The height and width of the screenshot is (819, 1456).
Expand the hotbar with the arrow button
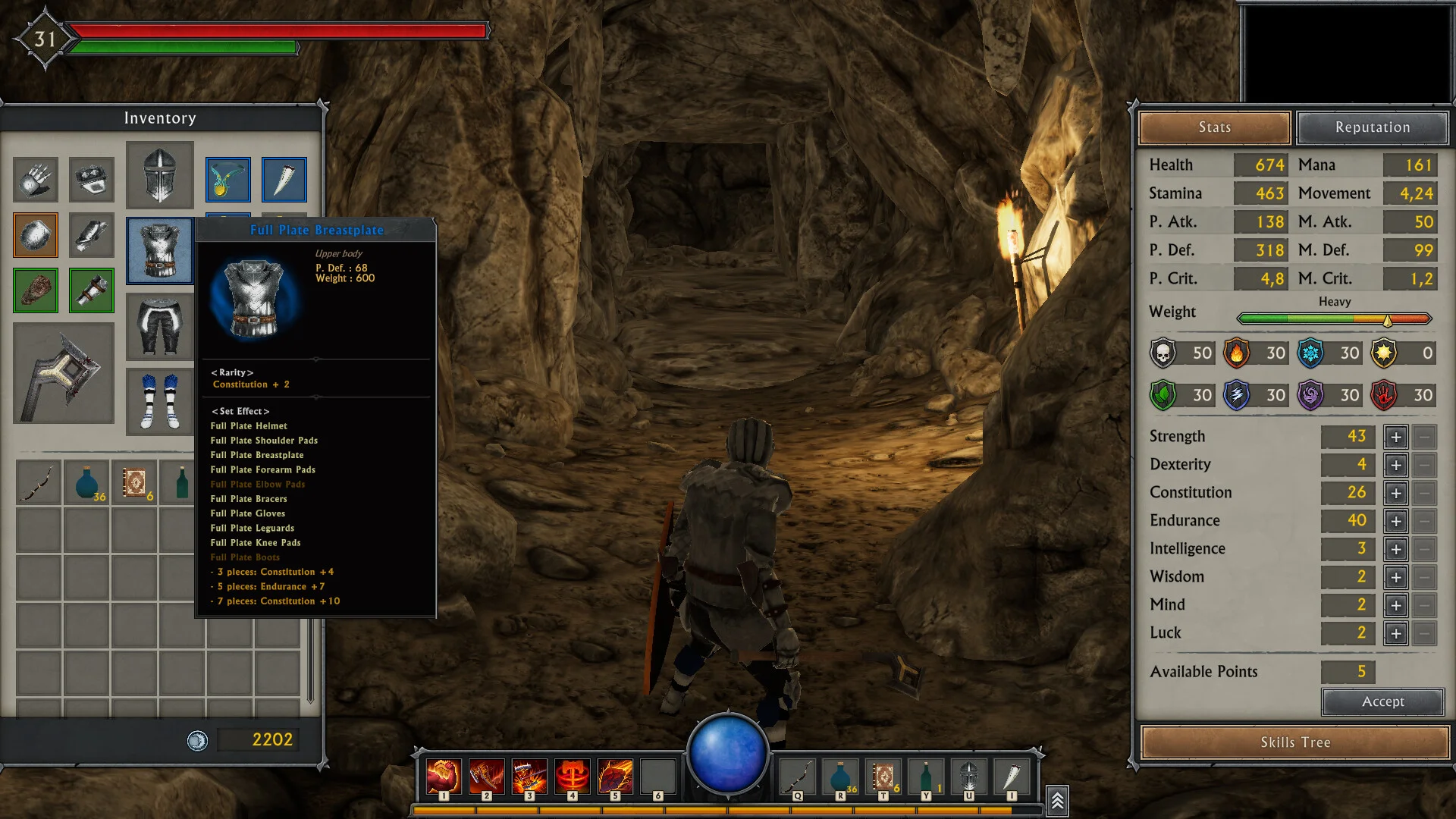[x=1057, y=800]
